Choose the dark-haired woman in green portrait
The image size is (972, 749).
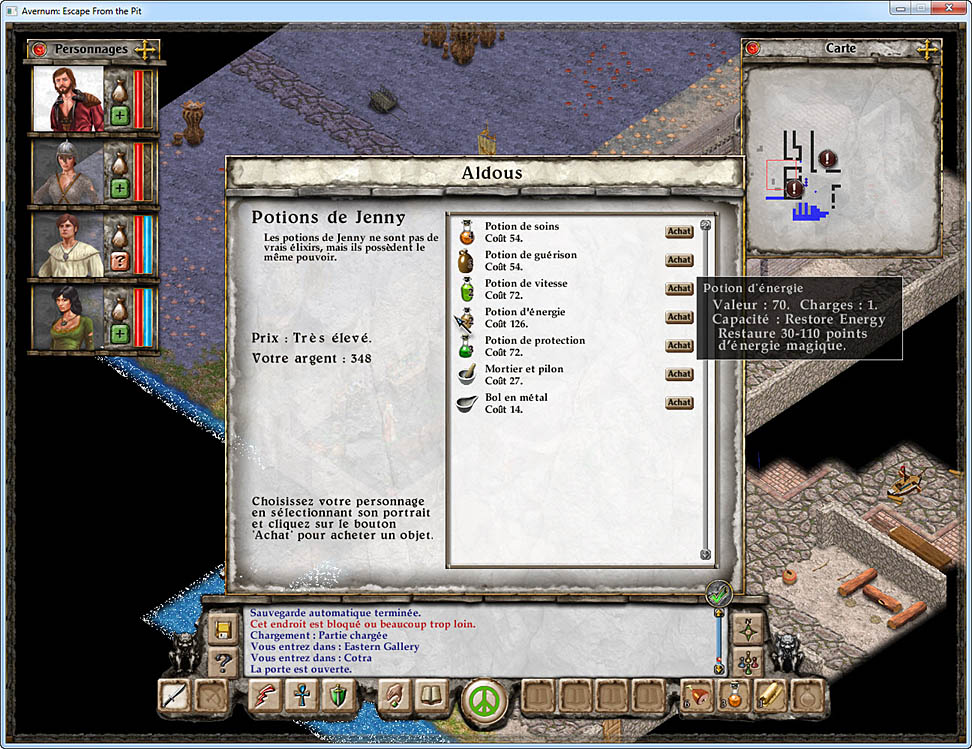pyautogui.click(x=68, y=318)
